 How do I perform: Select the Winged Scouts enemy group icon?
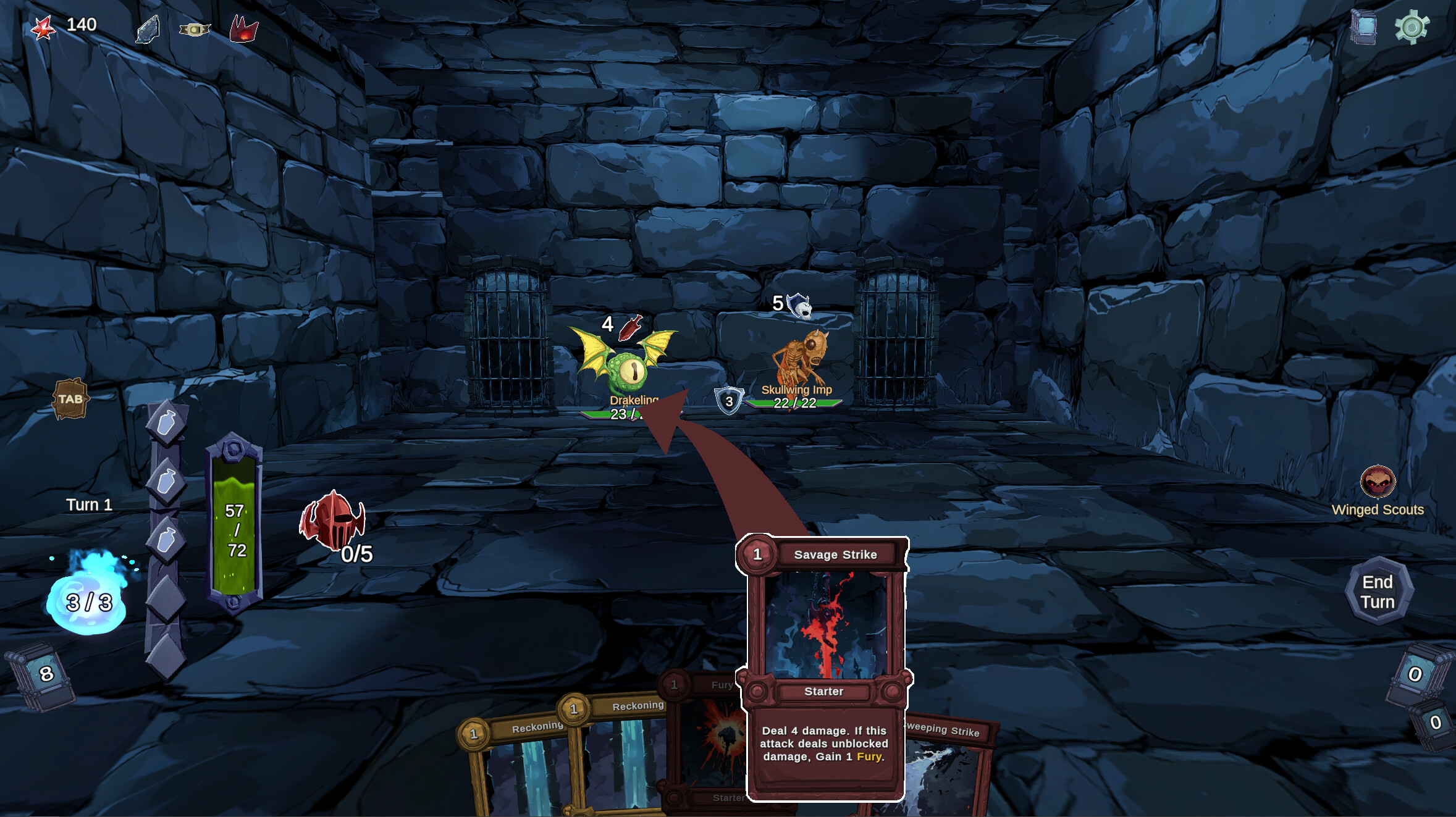1378,483
